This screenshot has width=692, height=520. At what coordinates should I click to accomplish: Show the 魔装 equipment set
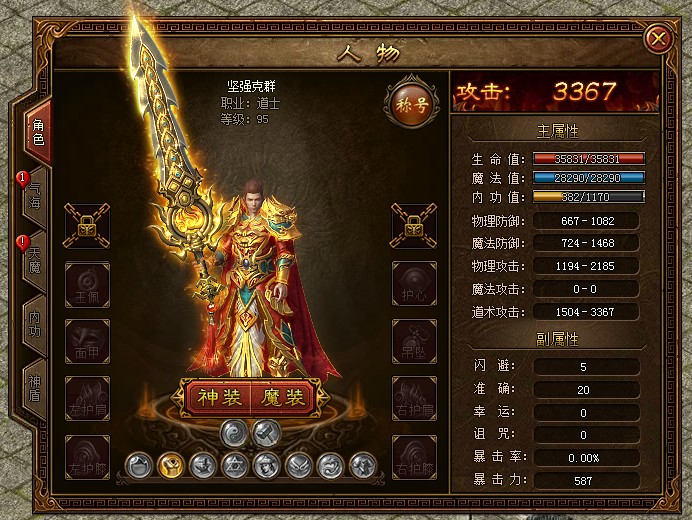coord(282,397)
